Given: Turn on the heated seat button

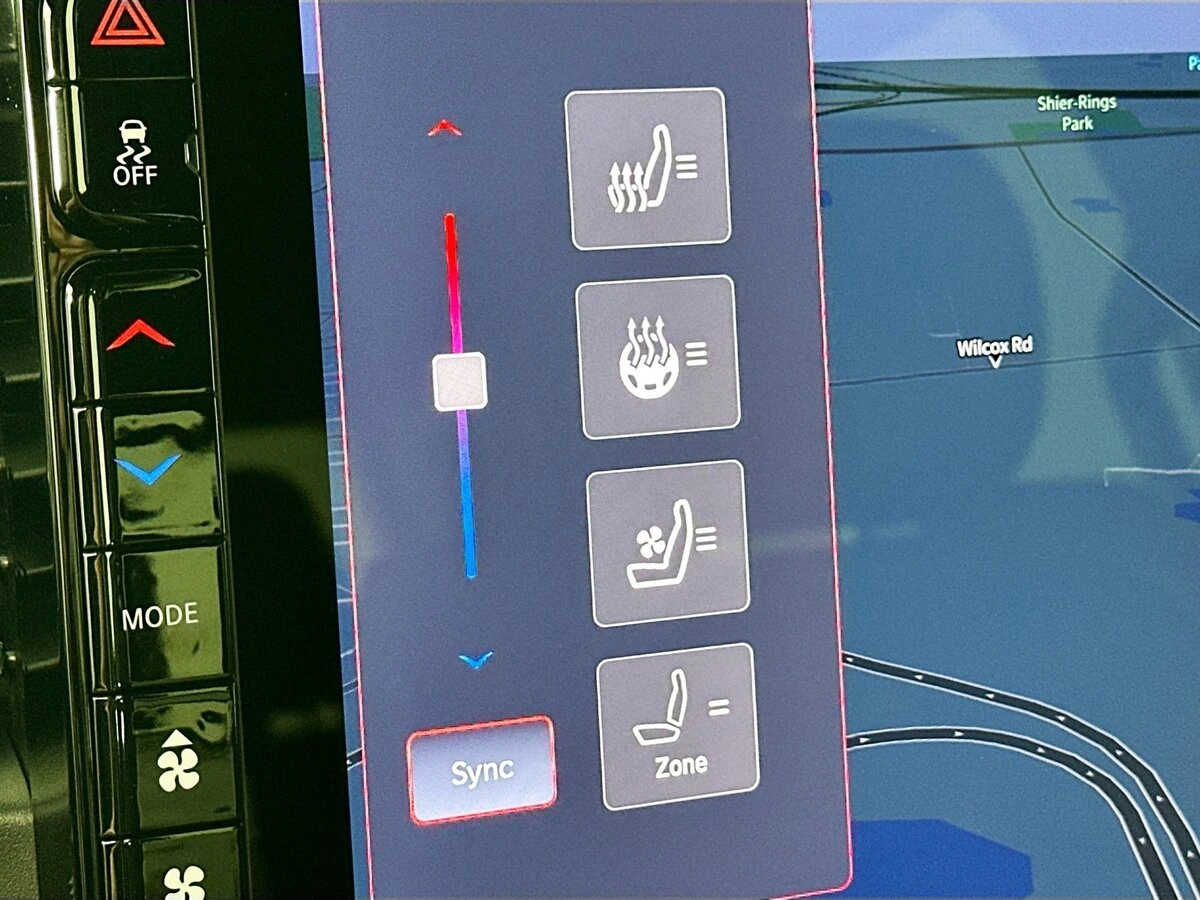Looking at the screenshot, I should coord(649,168).
